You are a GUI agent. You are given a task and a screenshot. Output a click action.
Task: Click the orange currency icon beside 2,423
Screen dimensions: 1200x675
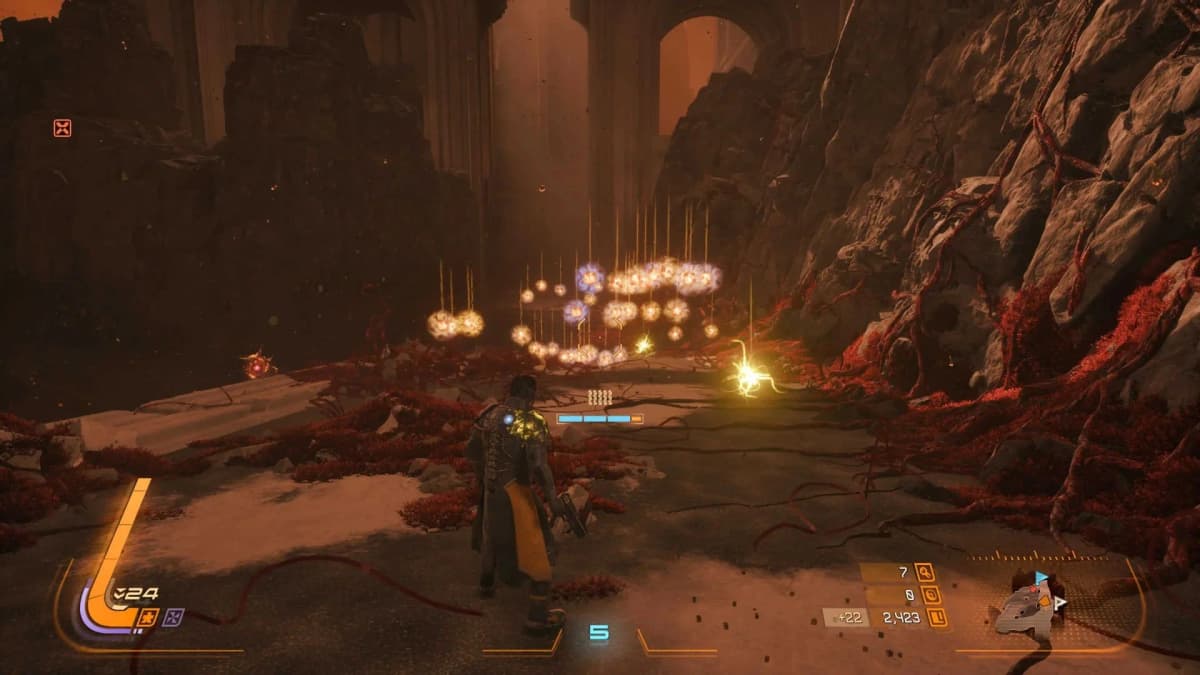coord(939,619)
